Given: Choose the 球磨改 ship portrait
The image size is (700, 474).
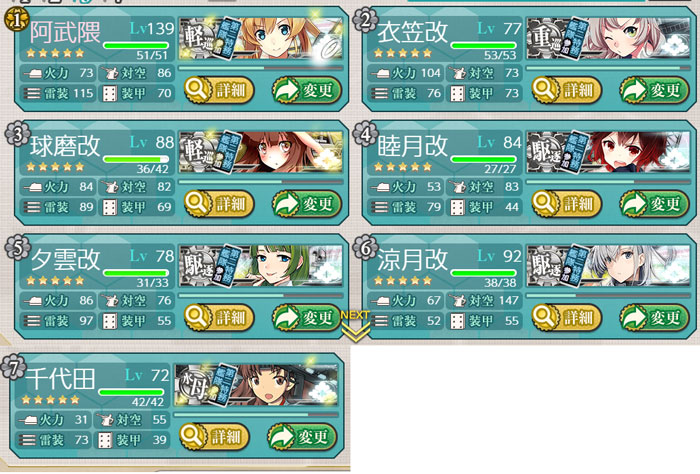Looking at the screenshot, I should pyautogui.click(x=262, y=152).
